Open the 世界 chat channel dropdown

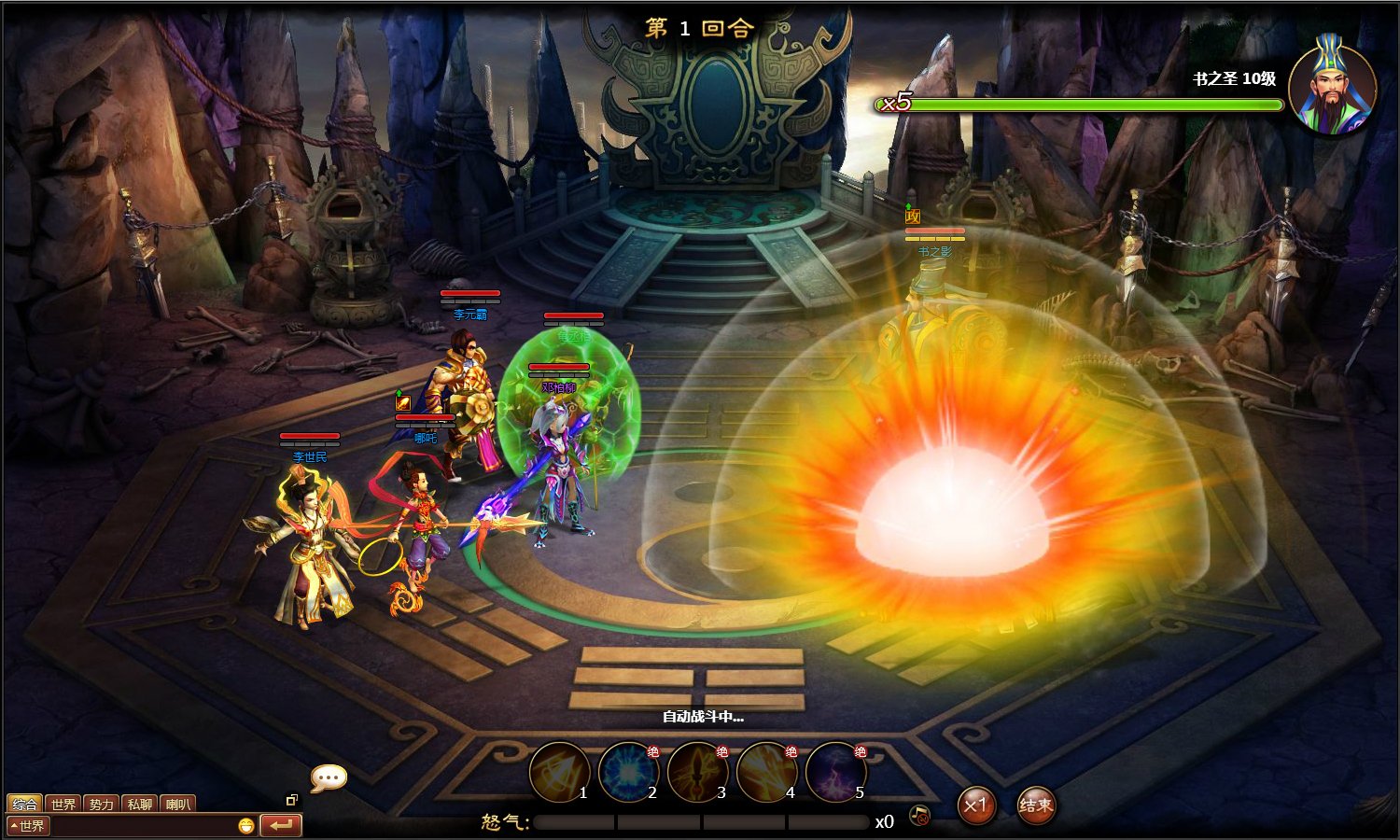pos(28,826)
